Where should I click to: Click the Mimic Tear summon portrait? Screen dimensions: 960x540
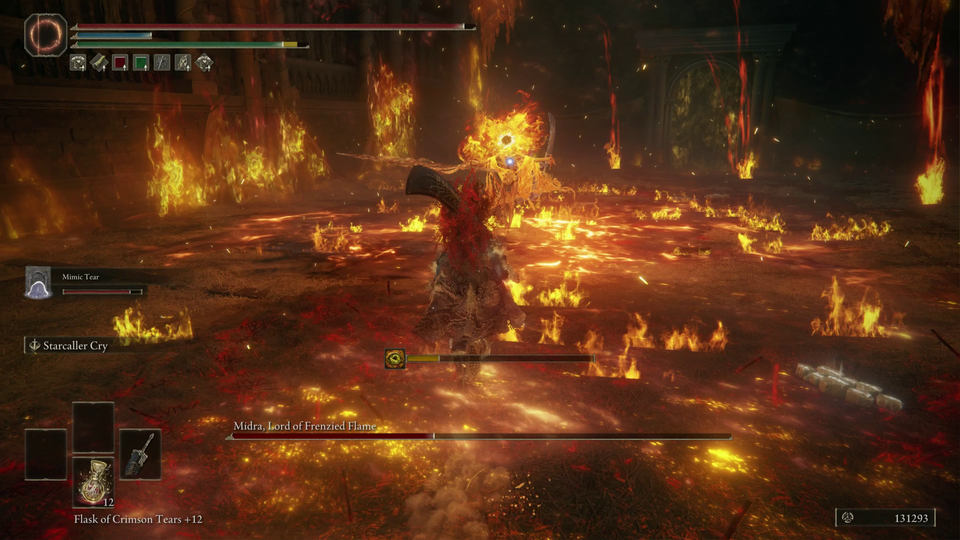(38, 282)
